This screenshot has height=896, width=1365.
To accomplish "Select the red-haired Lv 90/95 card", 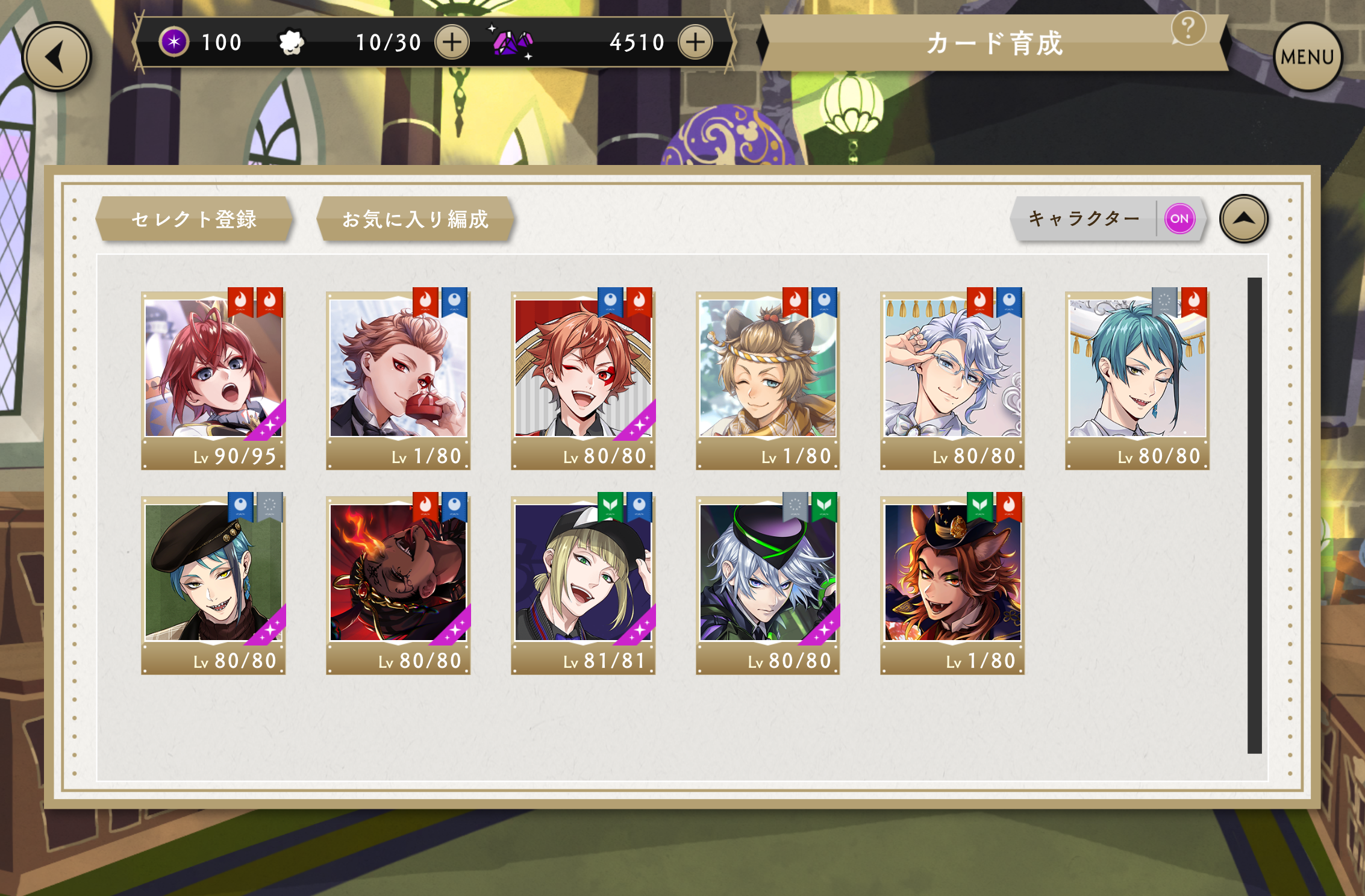I will pyautogui.click(x=213, y=378).
